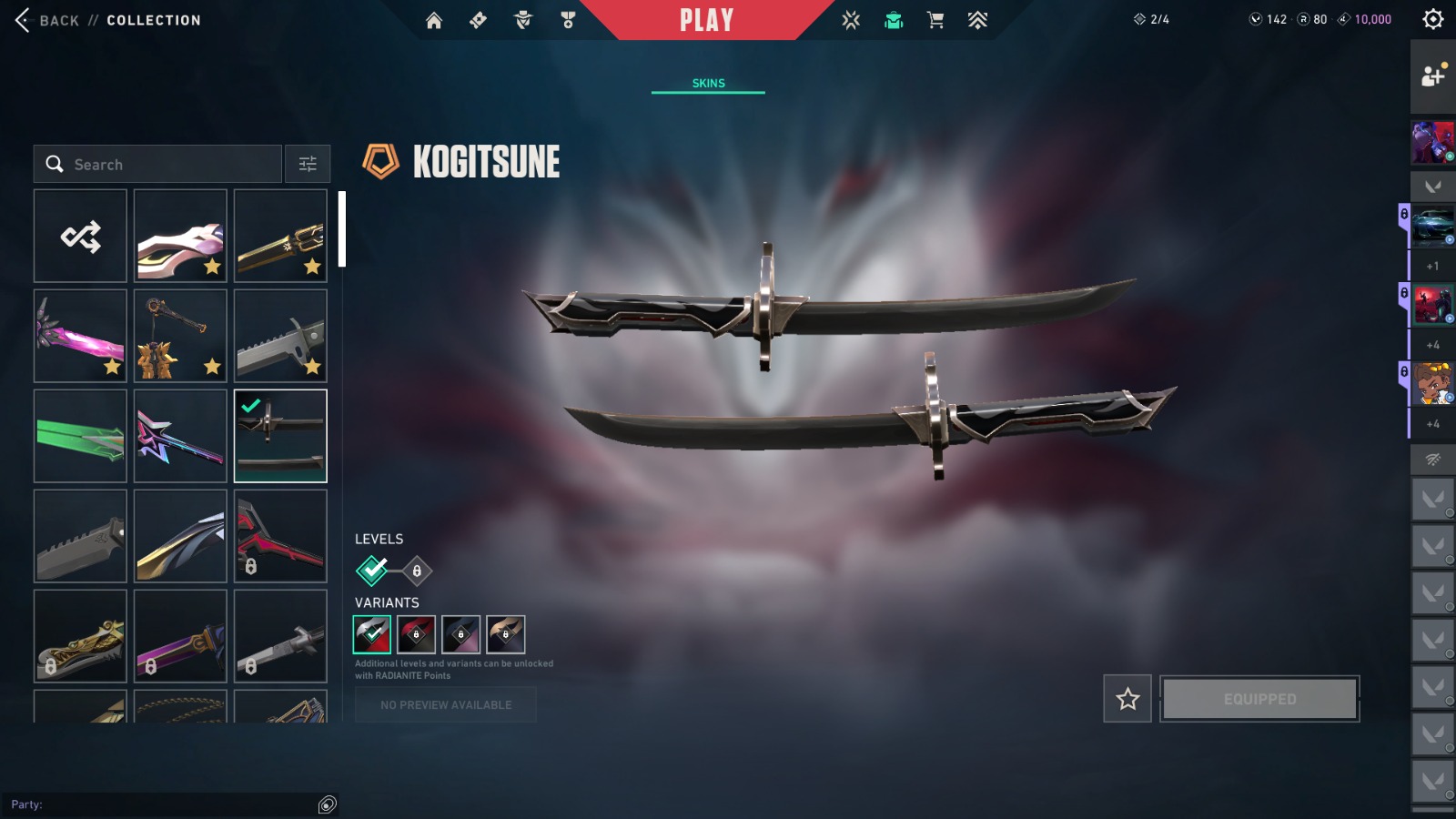Choose the locked red variant swatch
The image size is (1456, 819).
click(x=416, y=634)
